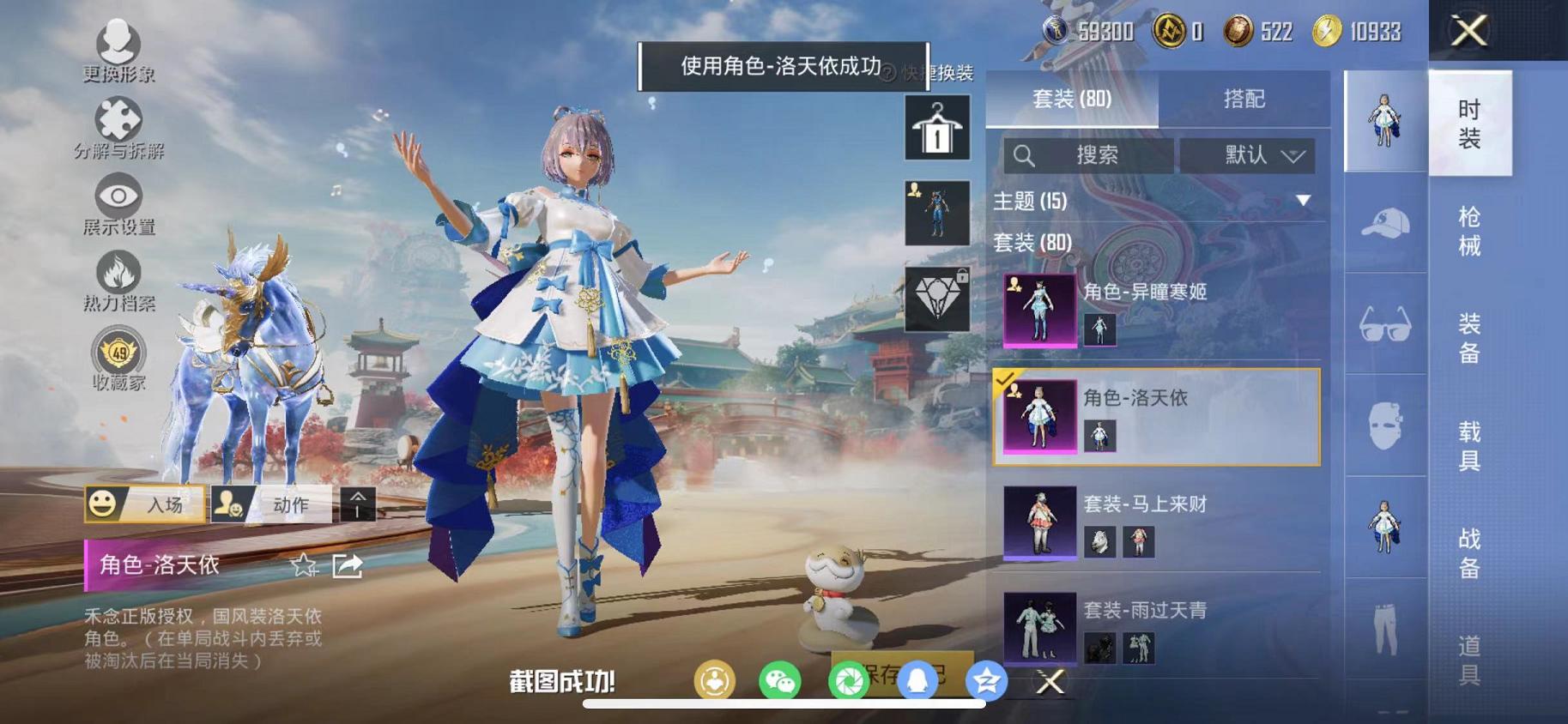The image size is (1568, 724).
Task: Open the 默认 sorting dropdown
Action: [x=1250, y=156]
